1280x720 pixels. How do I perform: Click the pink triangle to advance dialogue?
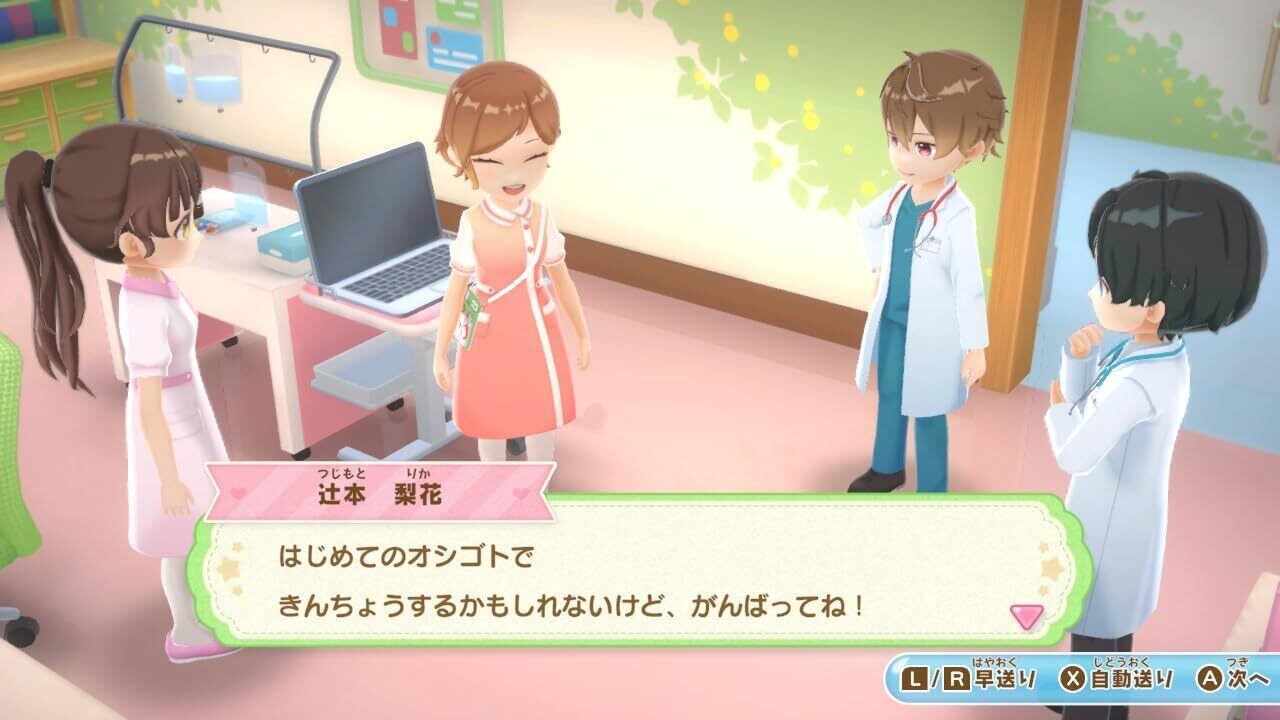point(1026,616)
